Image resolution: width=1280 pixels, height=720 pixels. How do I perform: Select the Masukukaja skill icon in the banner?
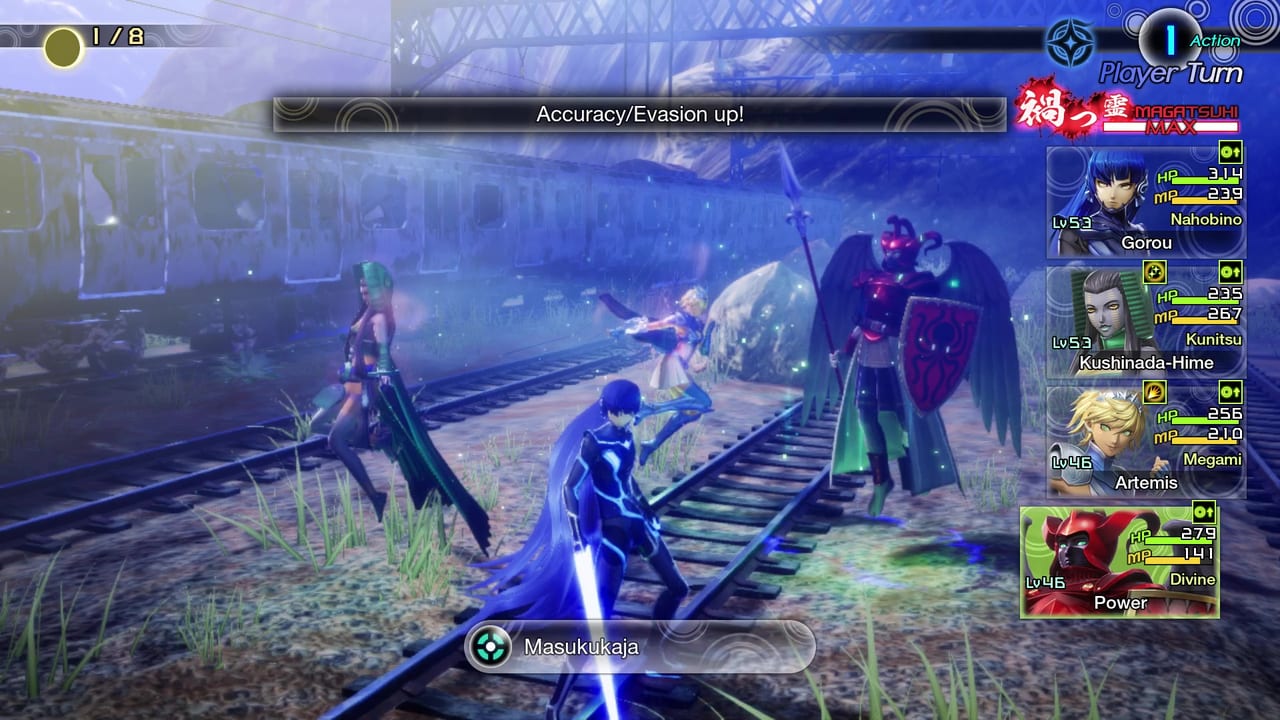point(489,647)
